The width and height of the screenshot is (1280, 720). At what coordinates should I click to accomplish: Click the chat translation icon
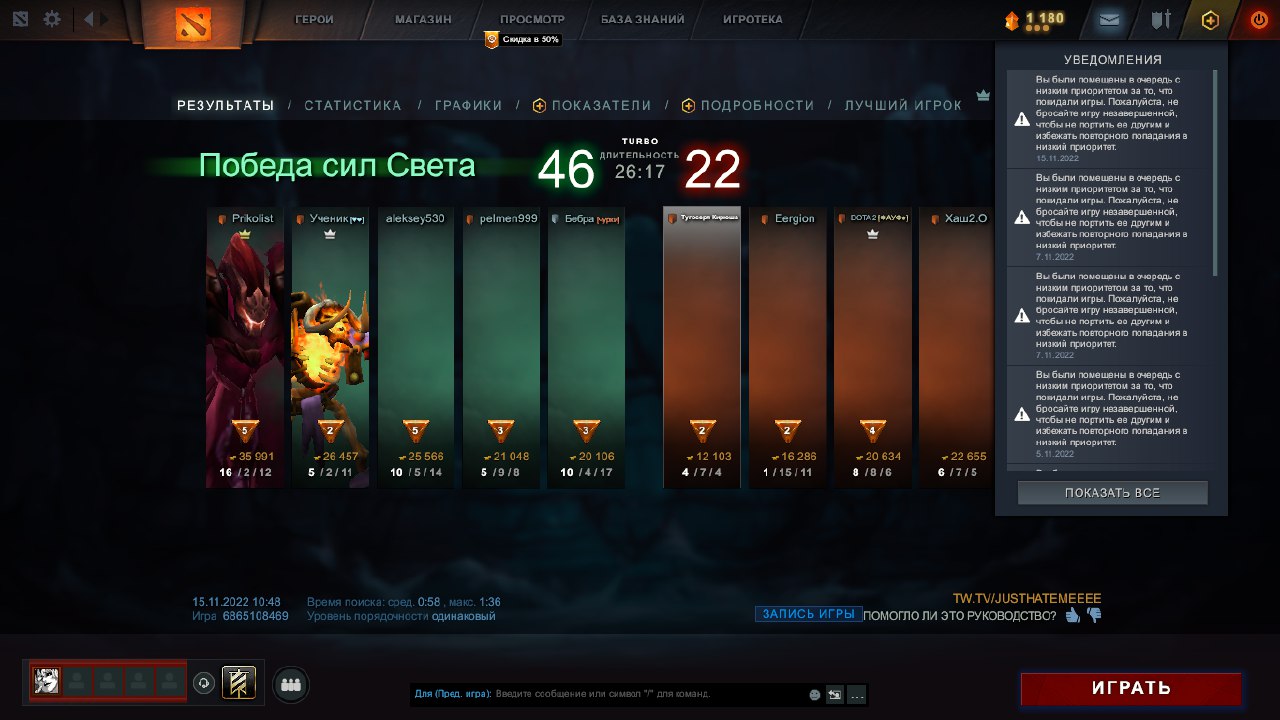(x=835, y=694)
